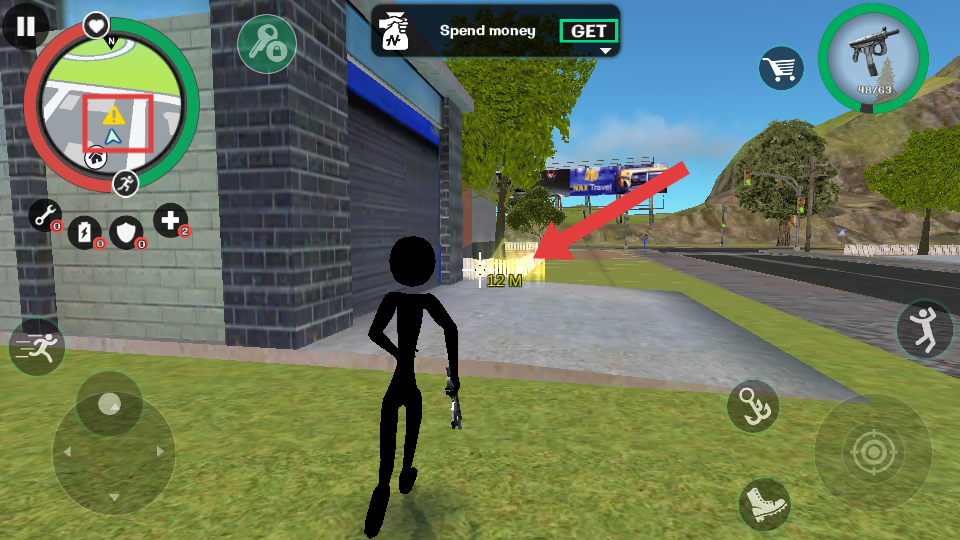960x540 pixels.
Task: Tap the GET button on Spend money
Action: point(588,31)
